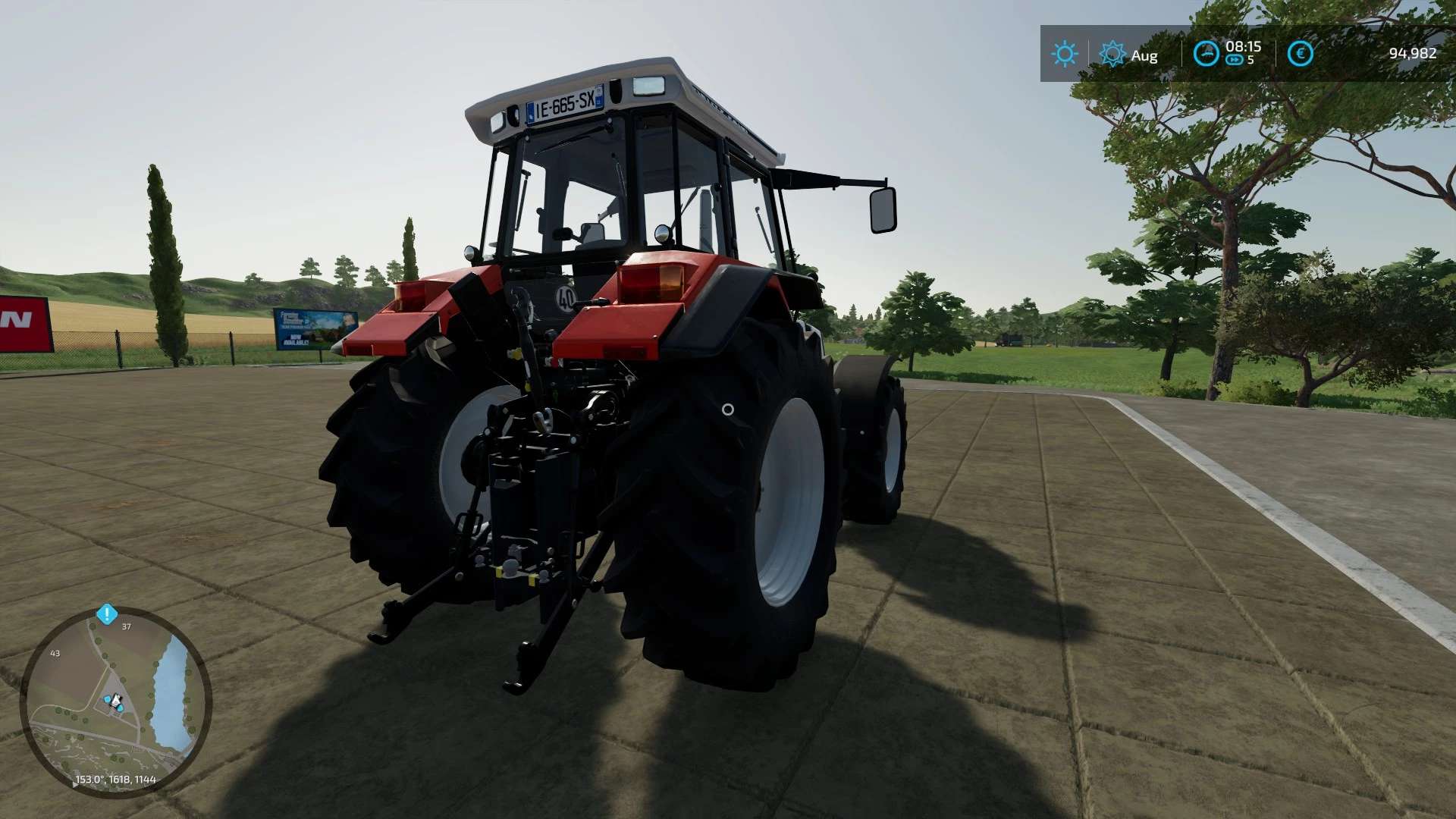Viewport: 1456px width, 819px height.
Task: Expand the coordinates readout under the minimap
Action: click(114, 779)
